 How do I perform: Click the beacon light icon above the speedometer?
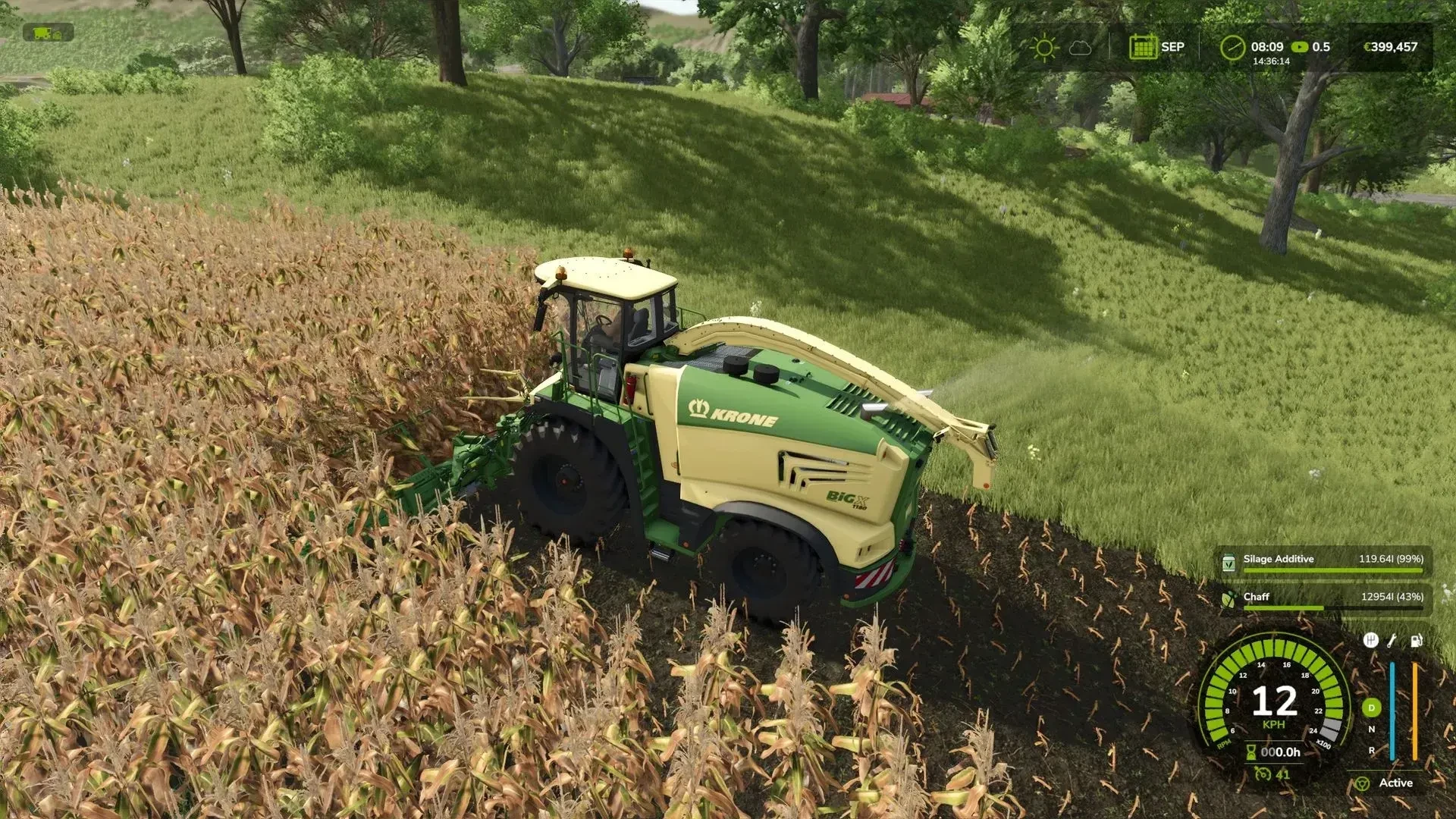point(1371,641)
